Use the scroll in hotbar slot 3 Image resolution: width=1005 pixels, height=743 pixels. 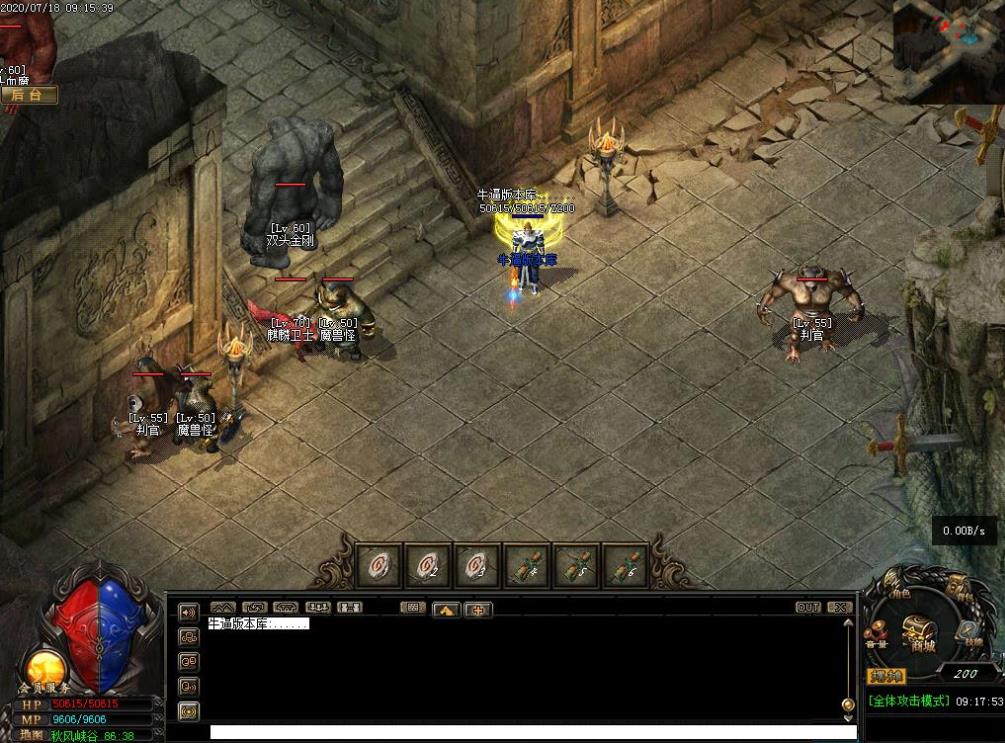(478, 566)
